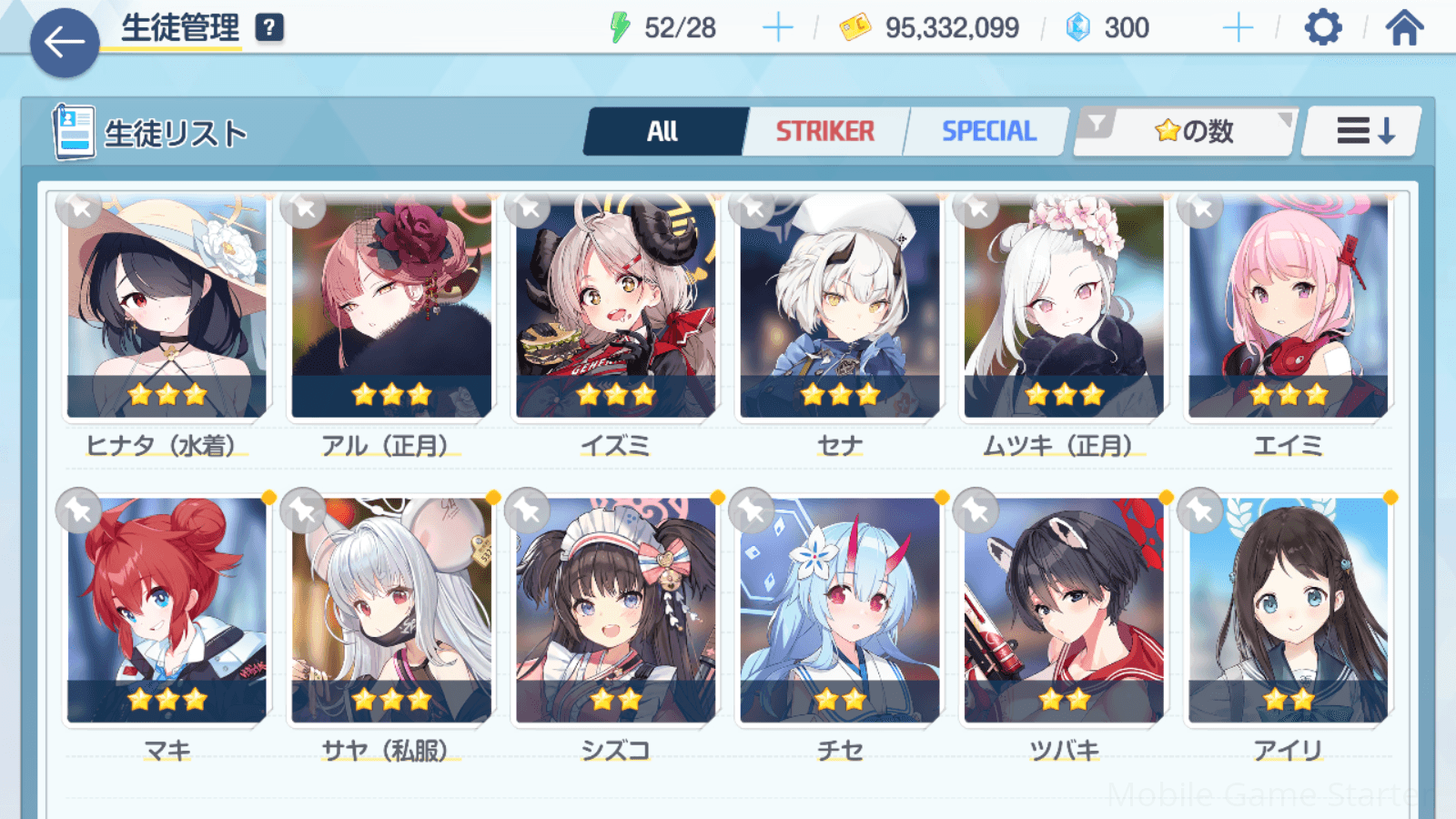The image size is (1456, 819).
Task: Return to the home screen
Action: [x=1404, y=28]
